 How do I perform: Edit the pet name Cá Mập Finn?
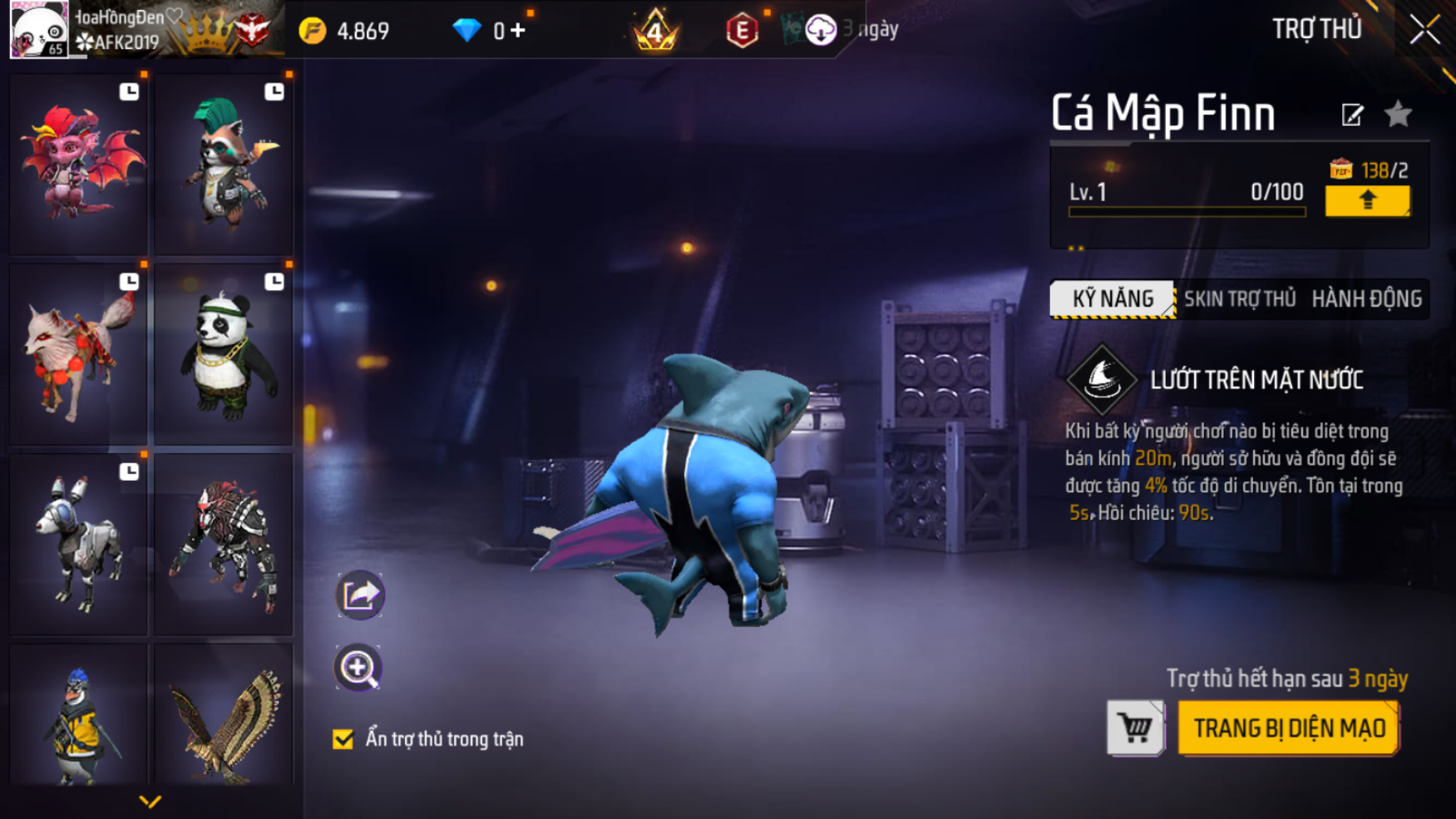1352,115
